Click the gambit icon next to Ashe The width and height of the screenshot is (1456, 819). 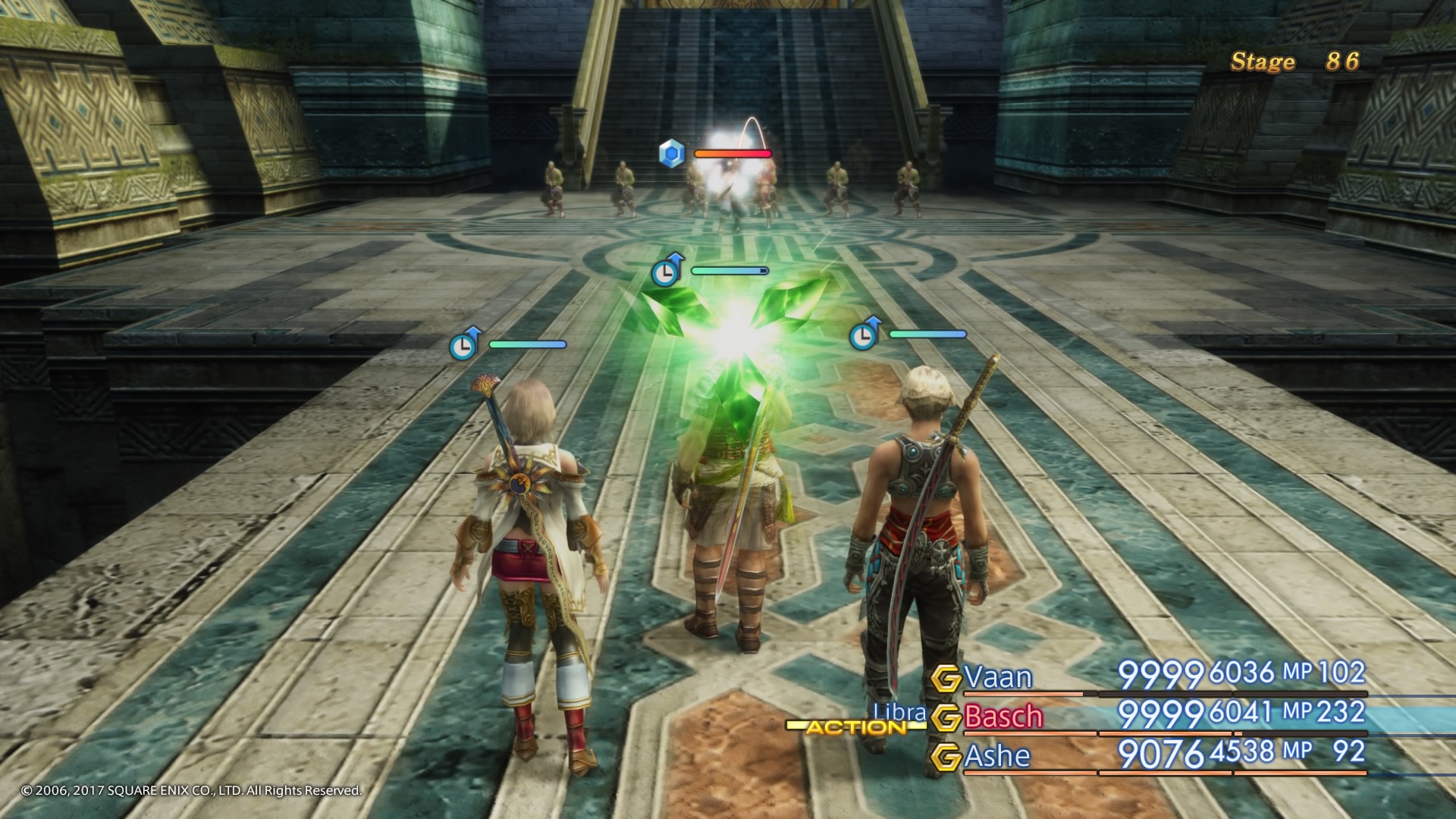(x=946, y=757)
